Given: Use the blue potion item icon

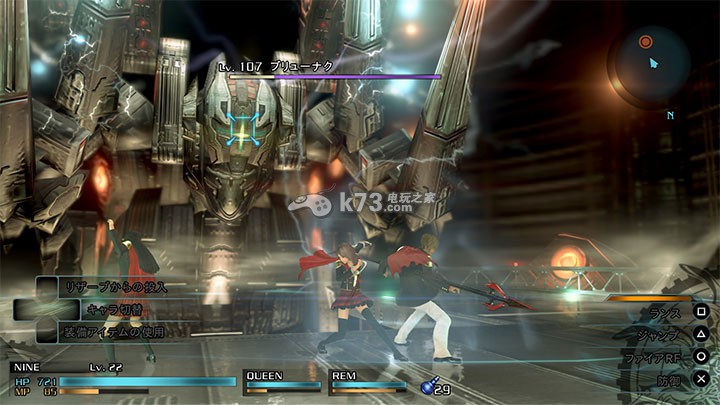Looking at the screenshot, I should (428, 385).
